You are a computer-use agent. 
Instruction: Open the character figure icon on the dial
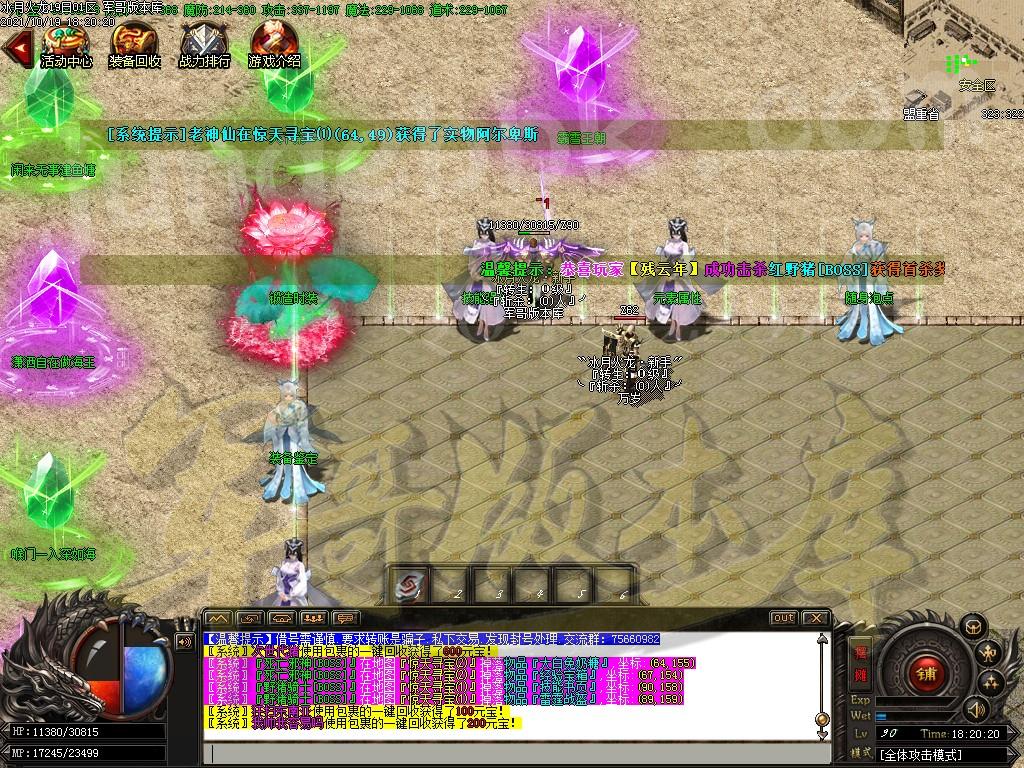990,654
